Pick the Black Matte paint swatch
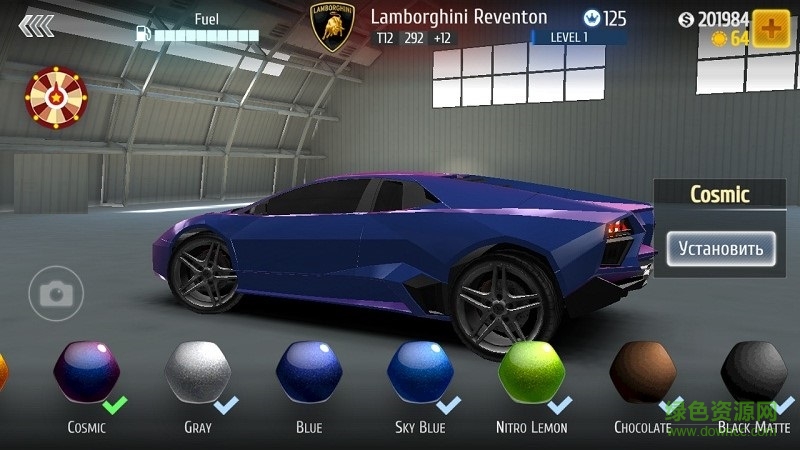Image resolution: width=800 pixels, height=450 pixels. click(x=754, y=372)
